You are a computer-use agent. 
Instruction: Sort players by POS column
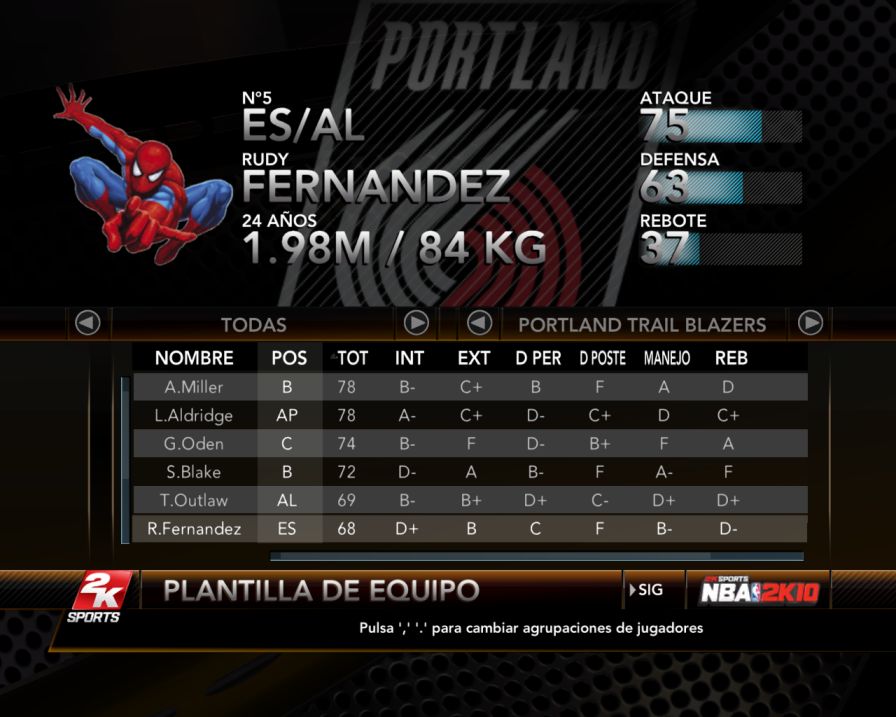coord(289,358)
